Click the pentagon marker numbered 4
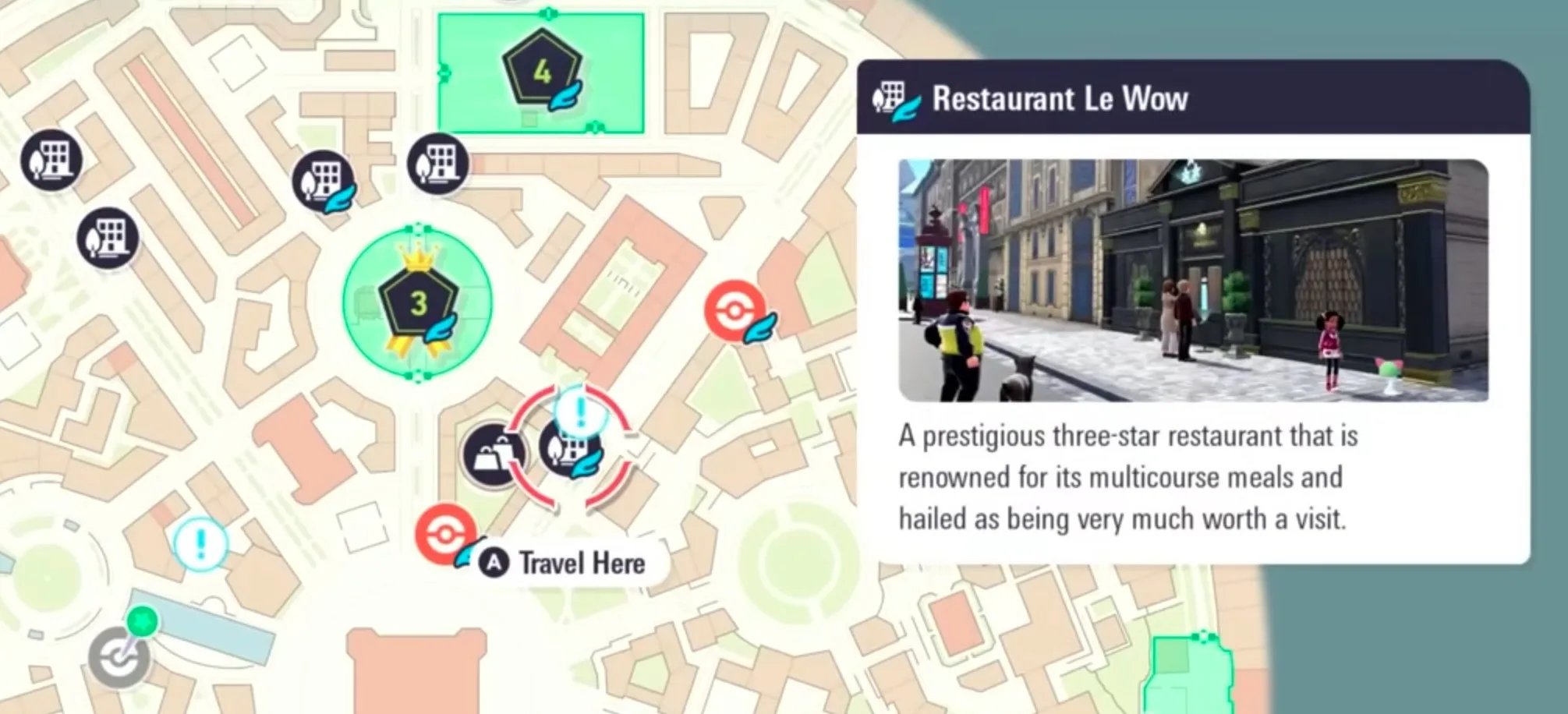This screenshot has height=714, width=1568. (x=542, y=66)
